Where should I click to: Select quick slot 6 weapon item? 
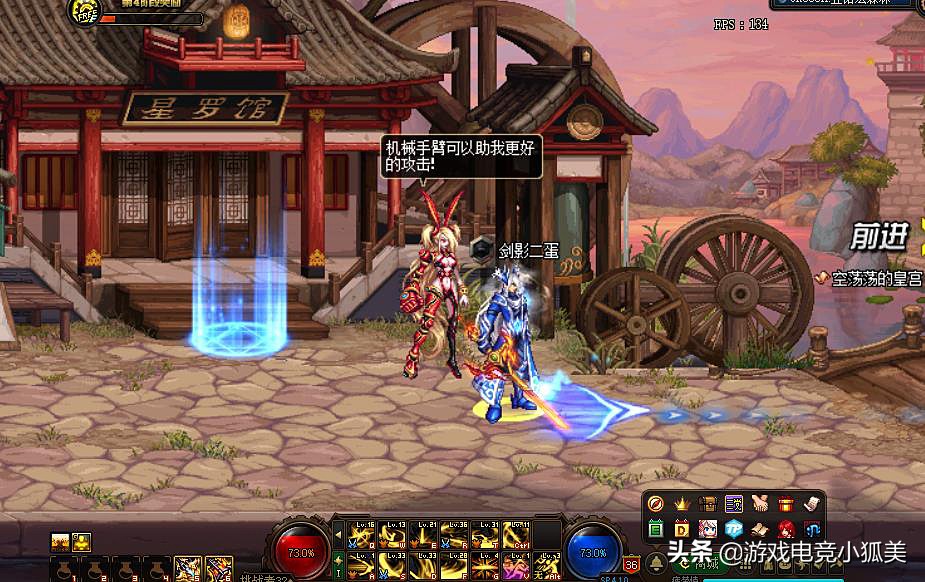[x=220, y=569]
